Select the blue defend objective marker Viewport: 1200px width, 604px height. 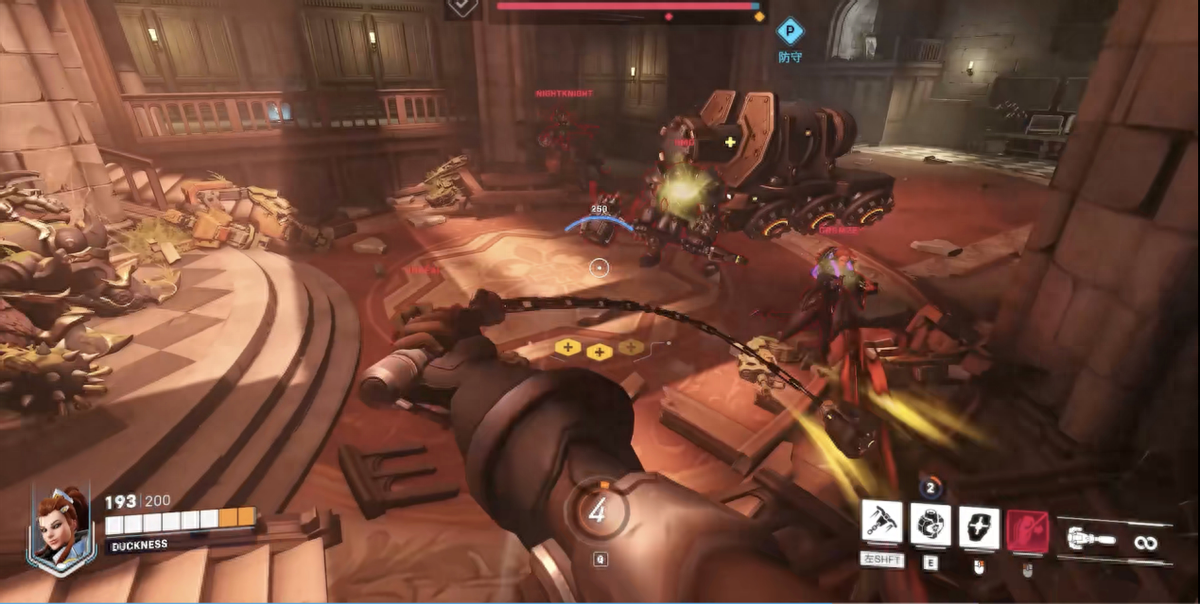790,31
